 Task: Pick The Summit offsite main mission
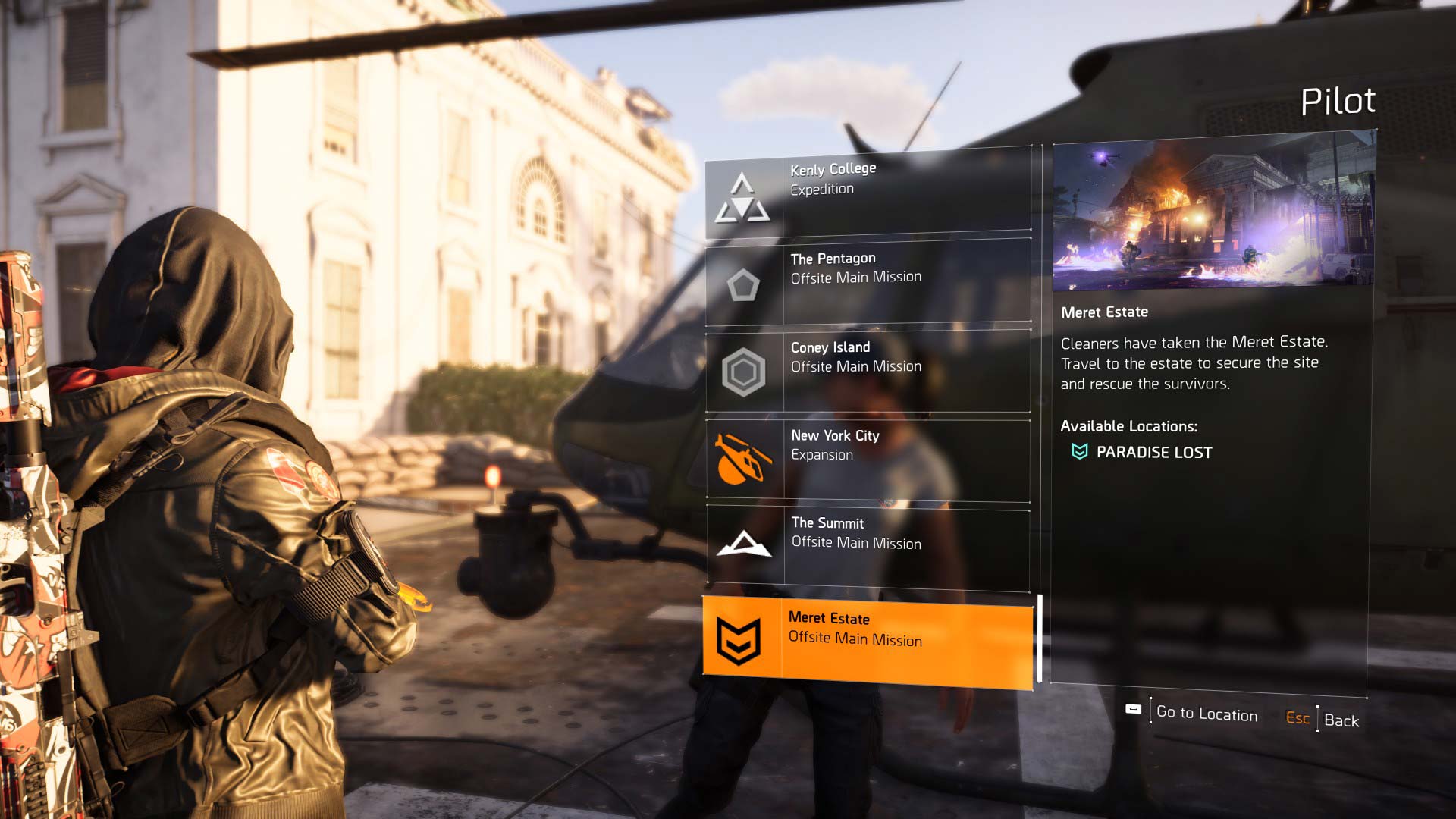tap(868, 547)
